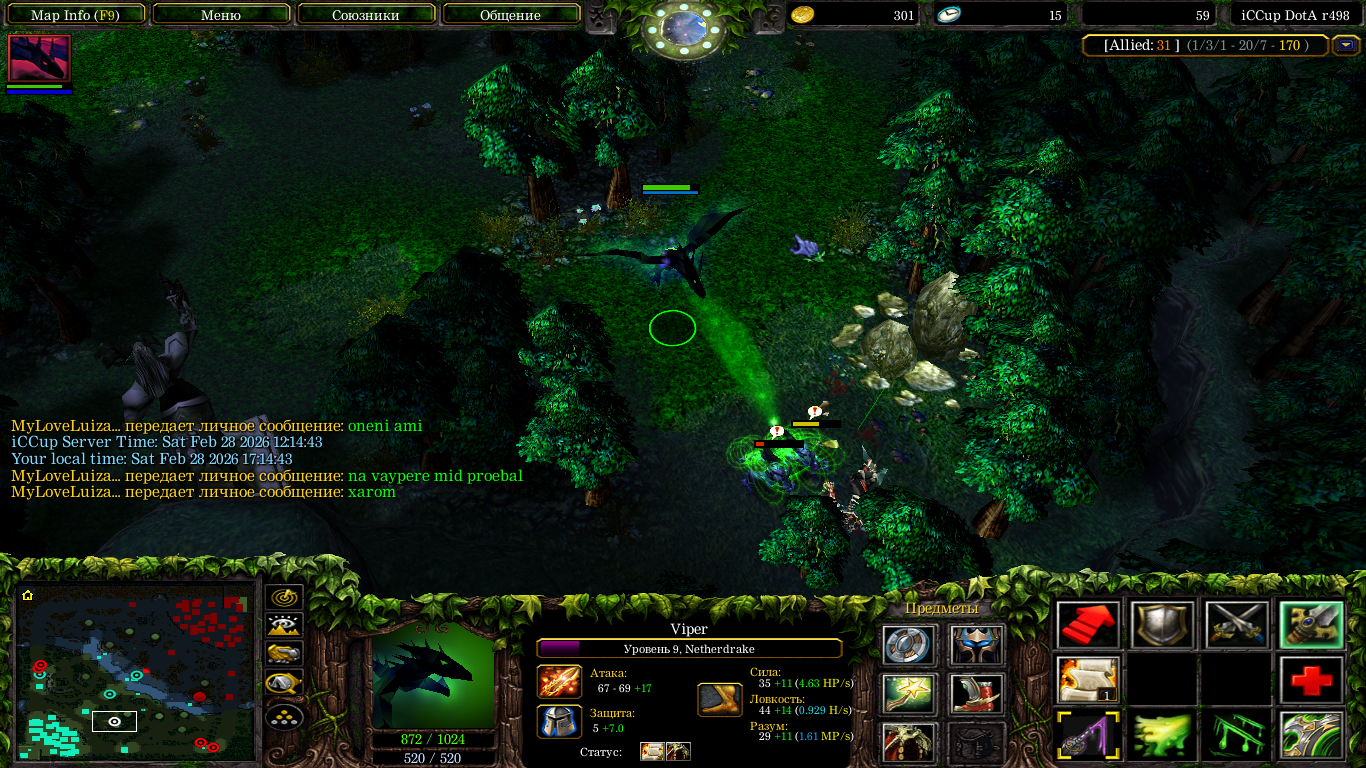Image resolution: width=1366 pixels, height=768 pixels.
Task: Select the blue-eyed helm inventory item
Action: click(976, 645)
